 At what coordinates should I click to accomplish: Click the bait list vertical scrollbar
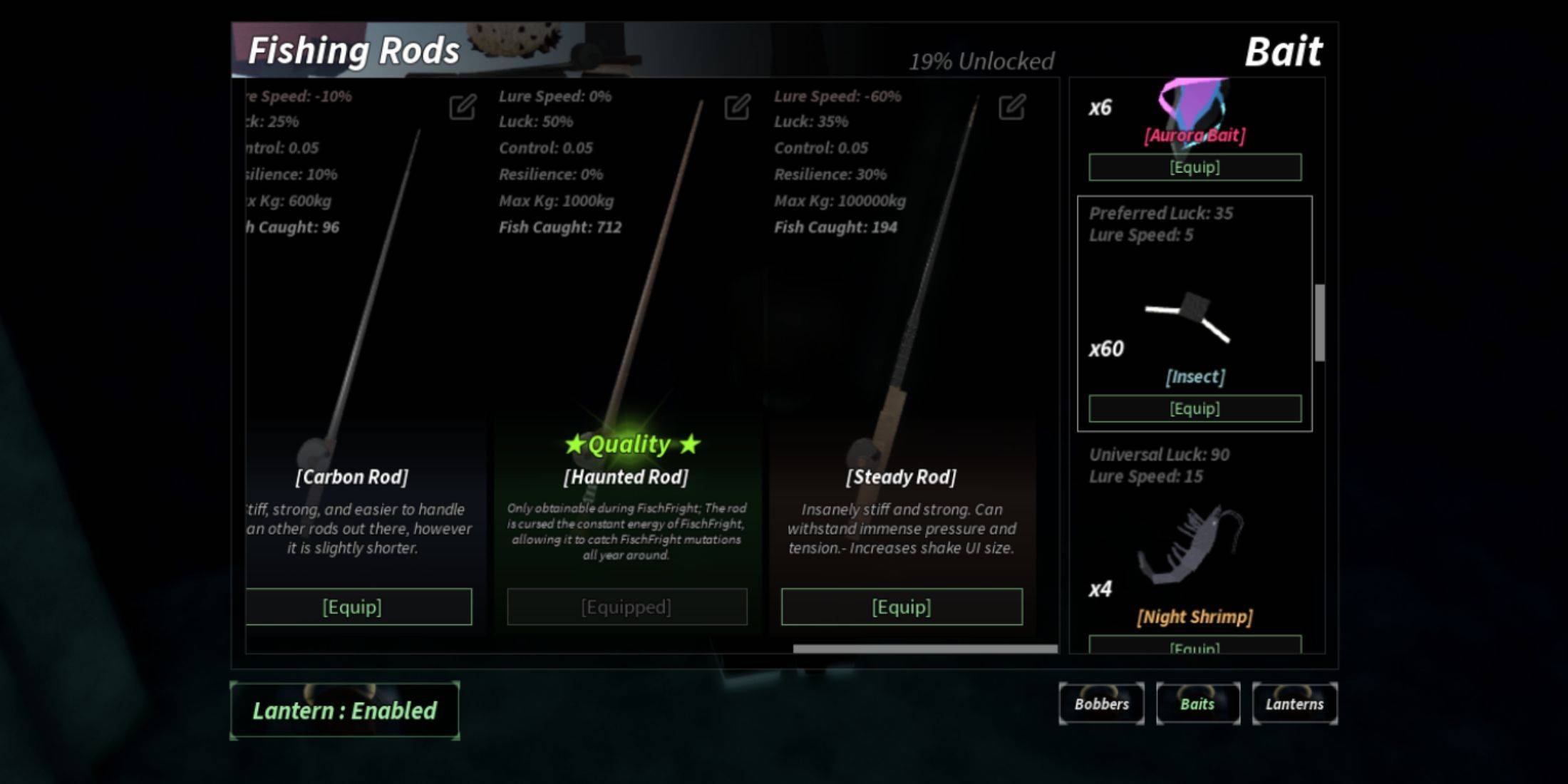(x=1320, y=322)
